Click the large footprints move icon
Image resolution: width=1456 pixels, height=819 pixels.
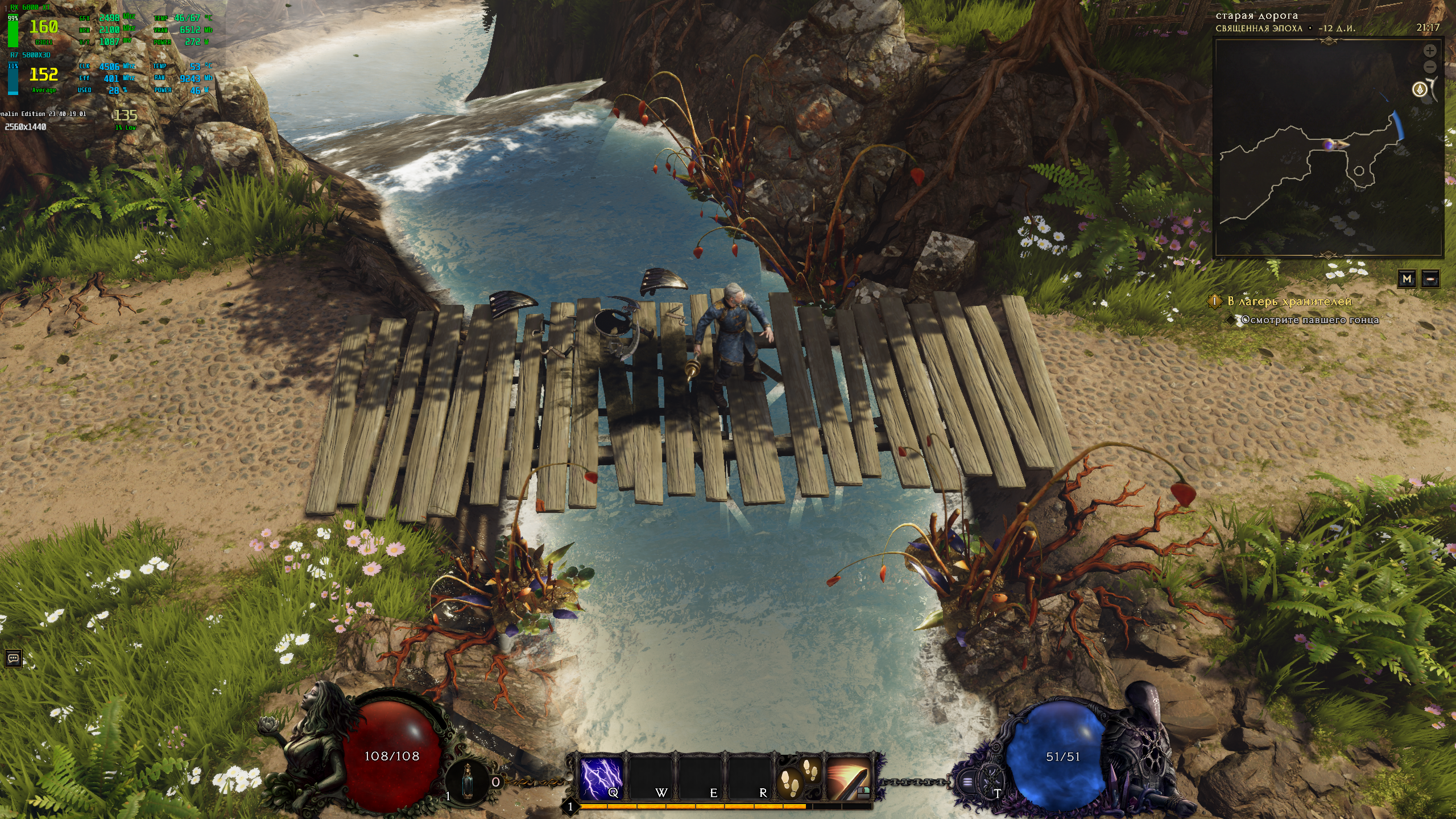[x=789, y=784]
